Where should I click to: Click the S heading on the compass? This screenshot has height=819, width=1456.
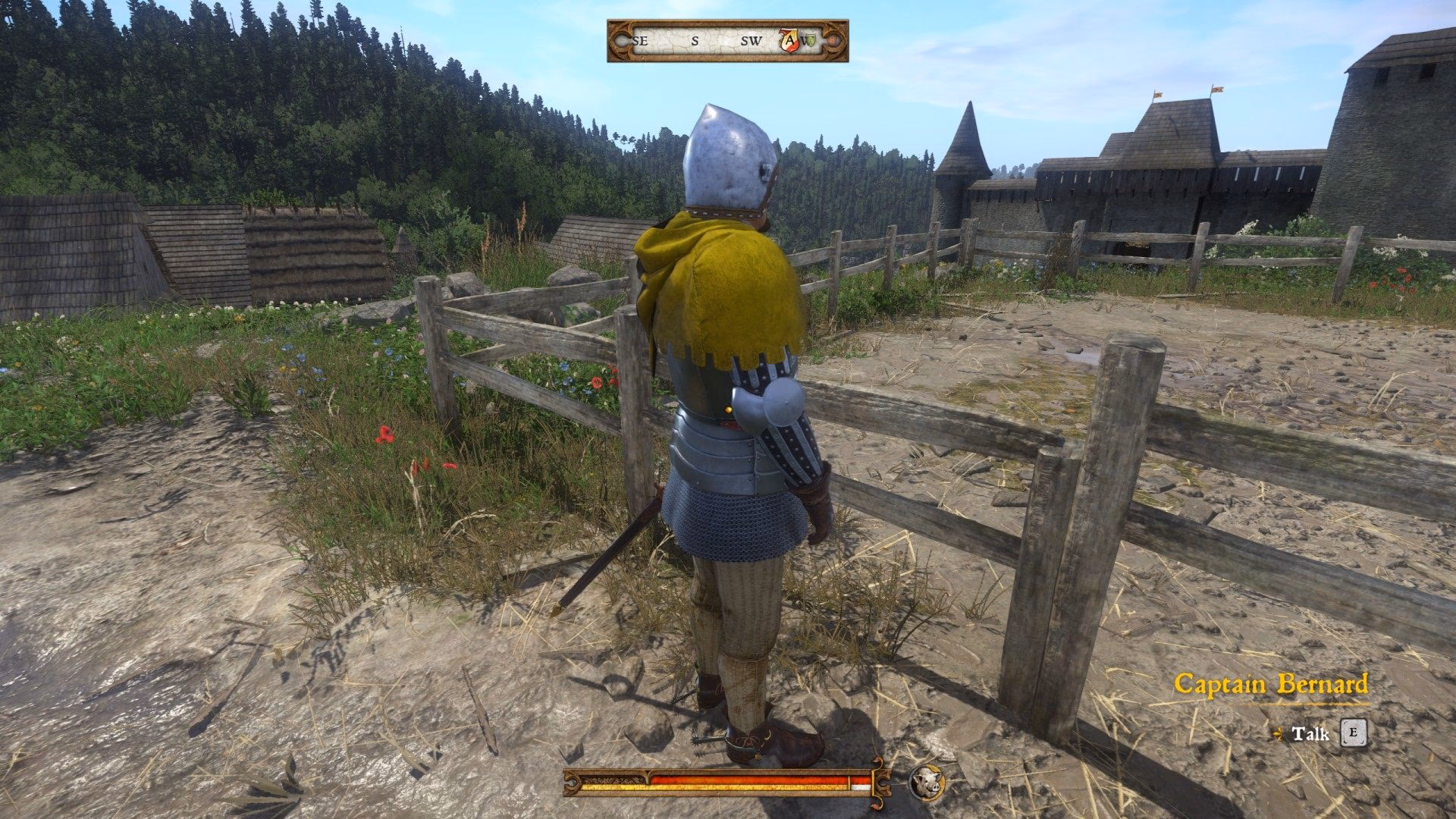695,40
